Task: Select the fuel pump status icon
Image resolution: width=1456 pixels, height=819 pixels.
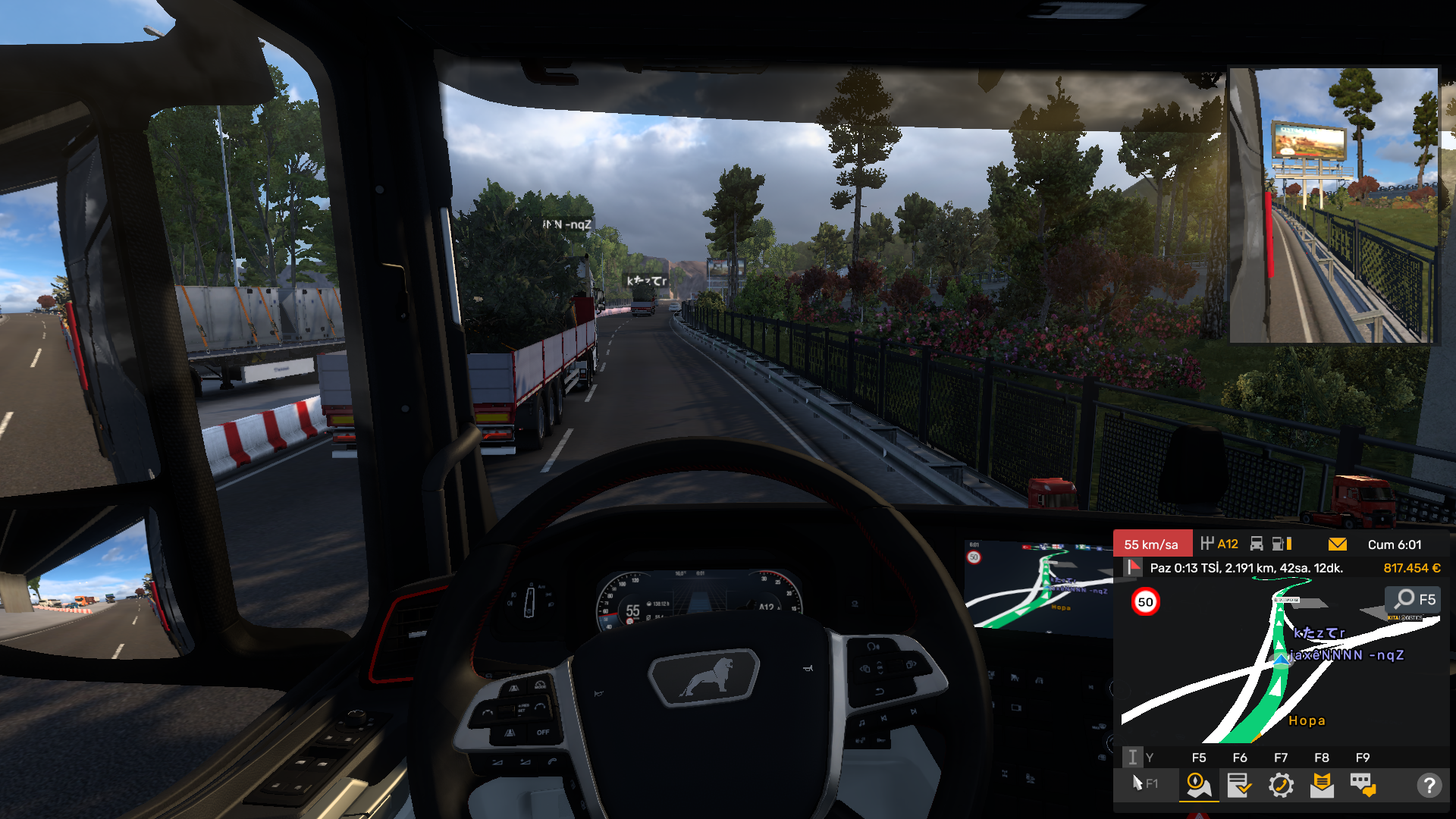Action: tap(1282, 544)
